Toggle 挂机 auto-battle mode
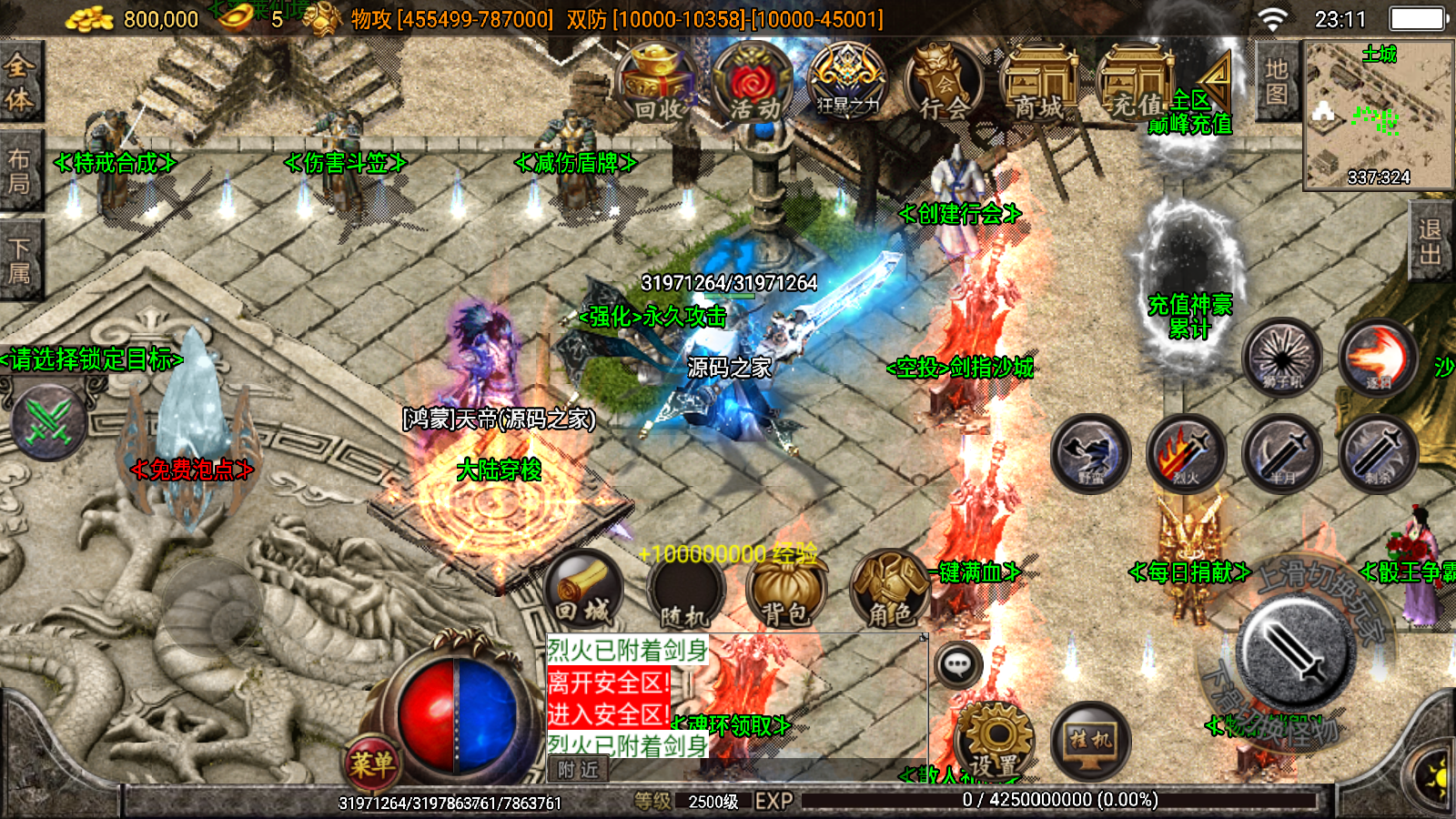Image resolution: width=1456 pixels, height=819 pixels. pyautogui.click(x=1090, y=739)
